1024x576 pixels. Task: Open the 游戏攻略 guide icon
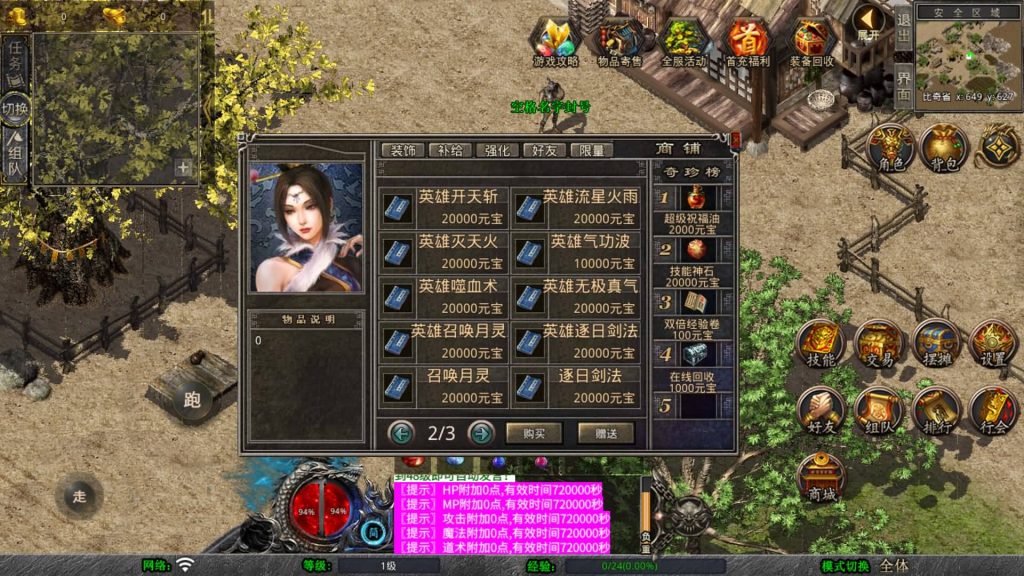(556, 42)
